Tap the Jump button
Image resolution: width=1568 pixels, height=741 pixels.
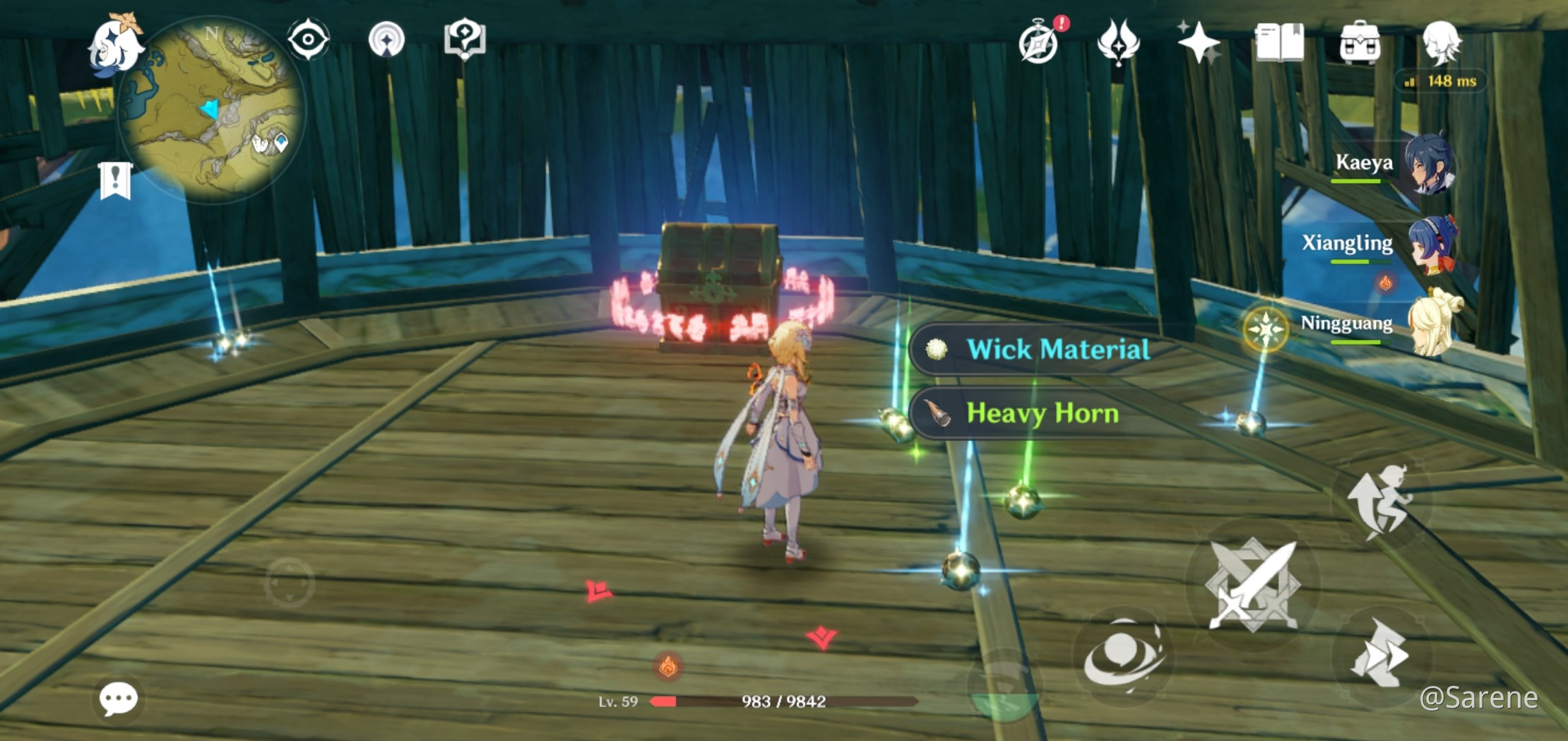click(x=1381, y=500)
